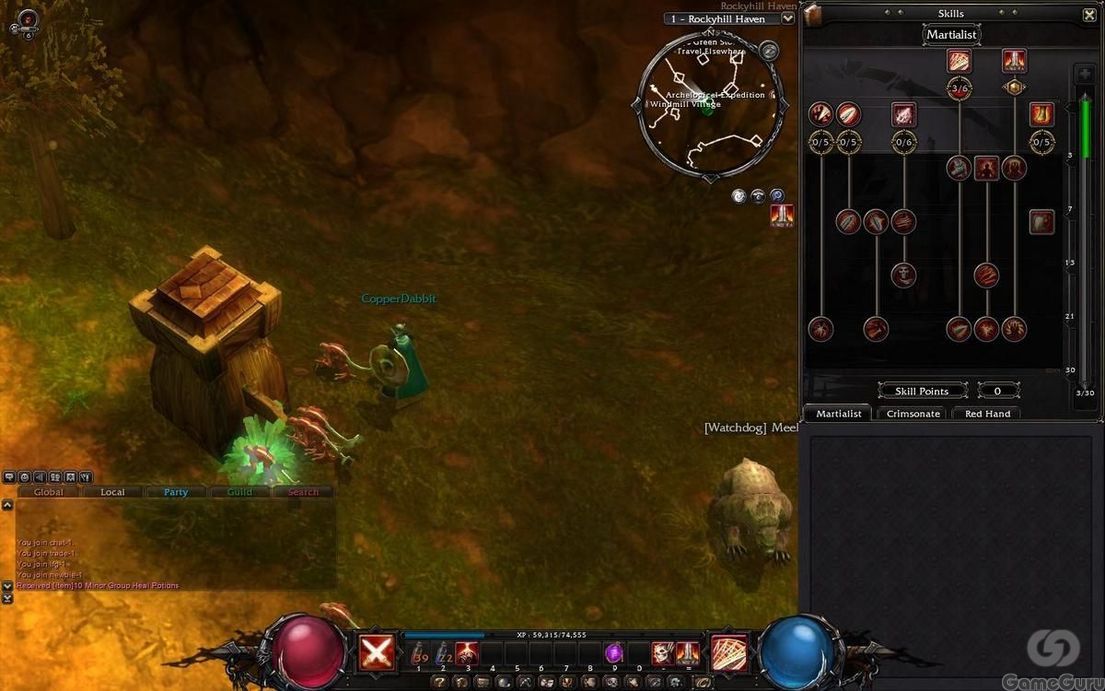Viewport: 1105px width, 691px height.
Task: Open the Party chat tab
Action: [176, 492]
